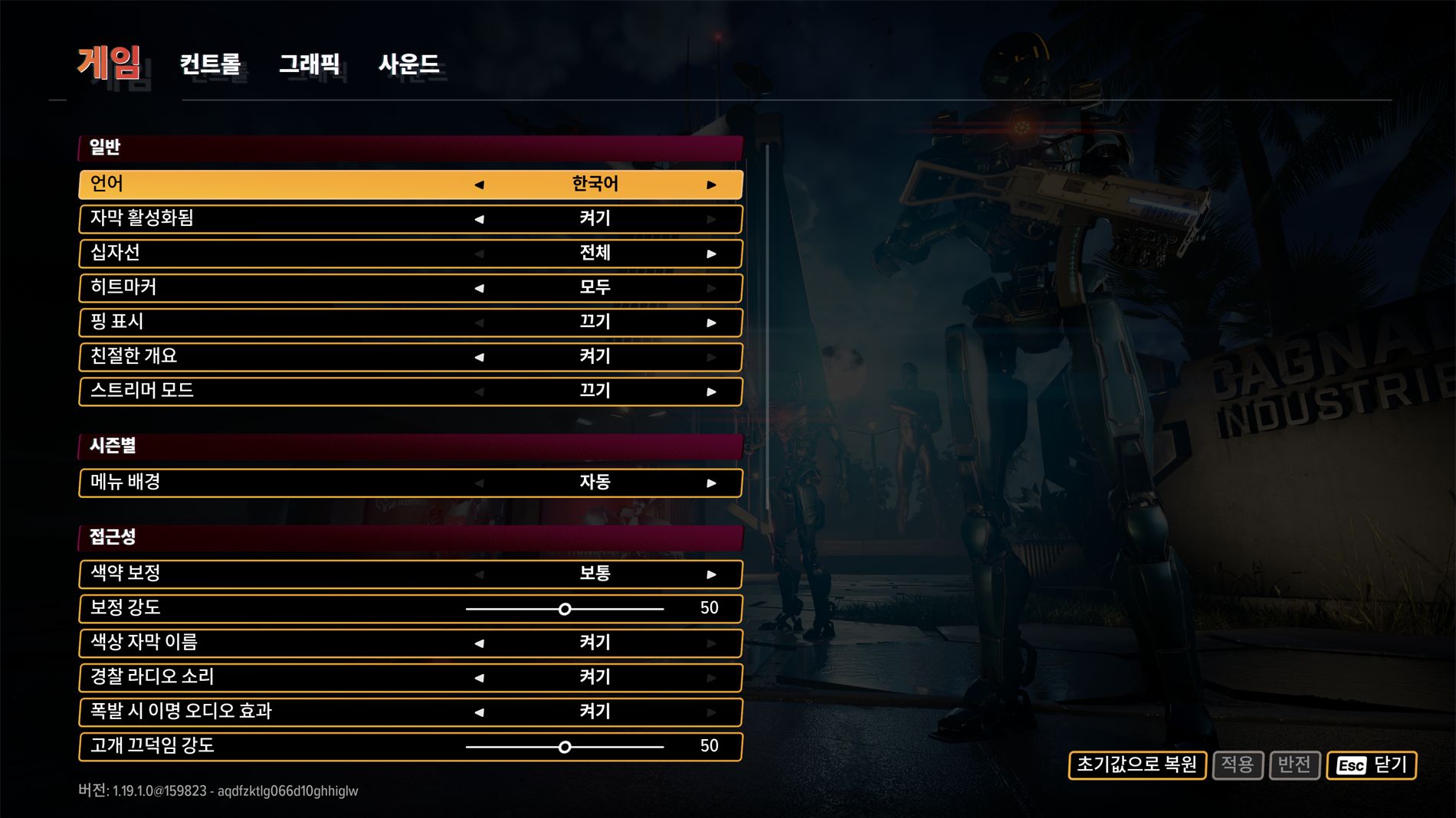Close settings with the 닫기 button
1456x818 pixels.
pos(1371,764)
